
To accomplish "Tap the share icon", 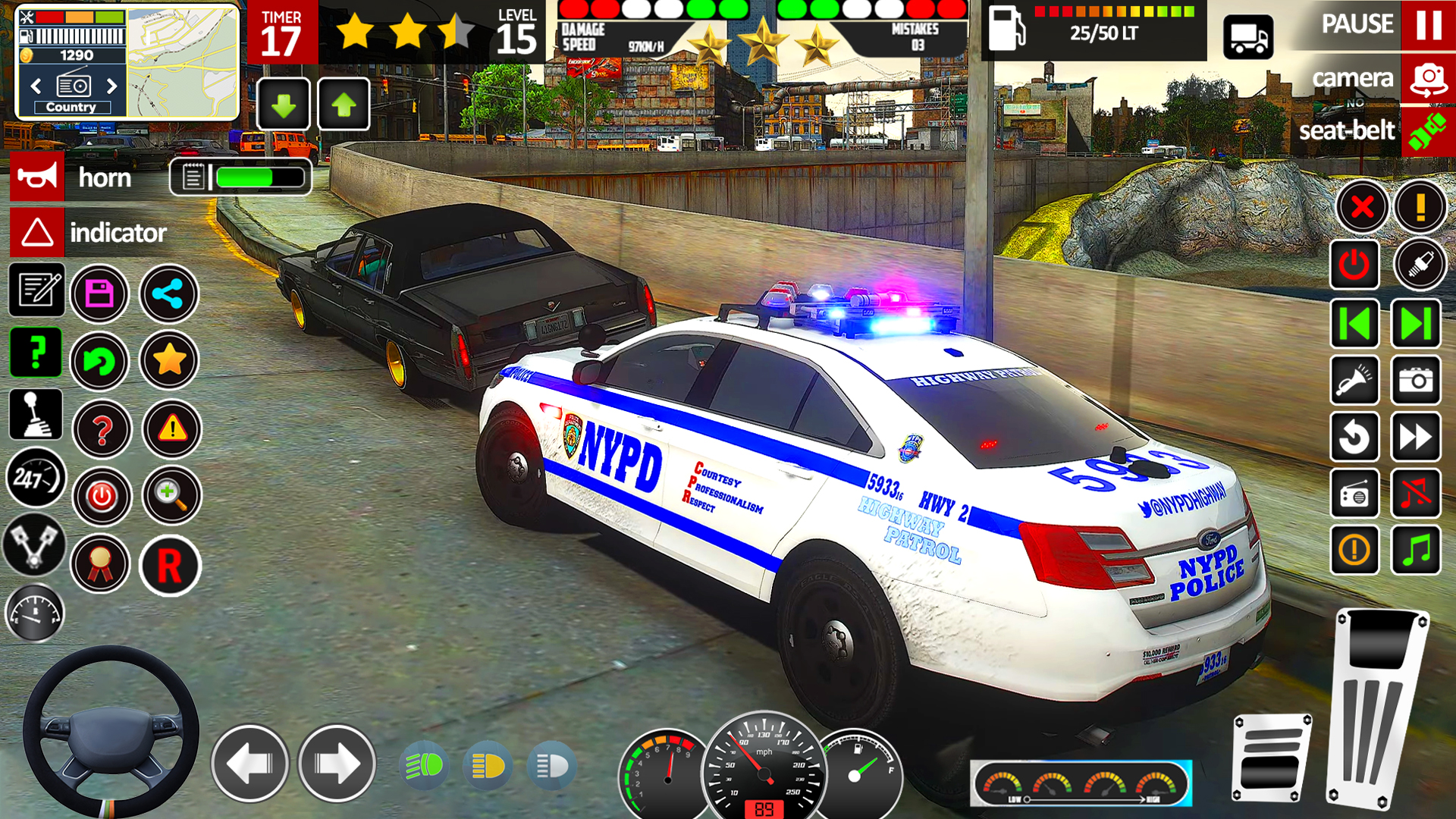I will pyautogui.click(x=169, y=294).
